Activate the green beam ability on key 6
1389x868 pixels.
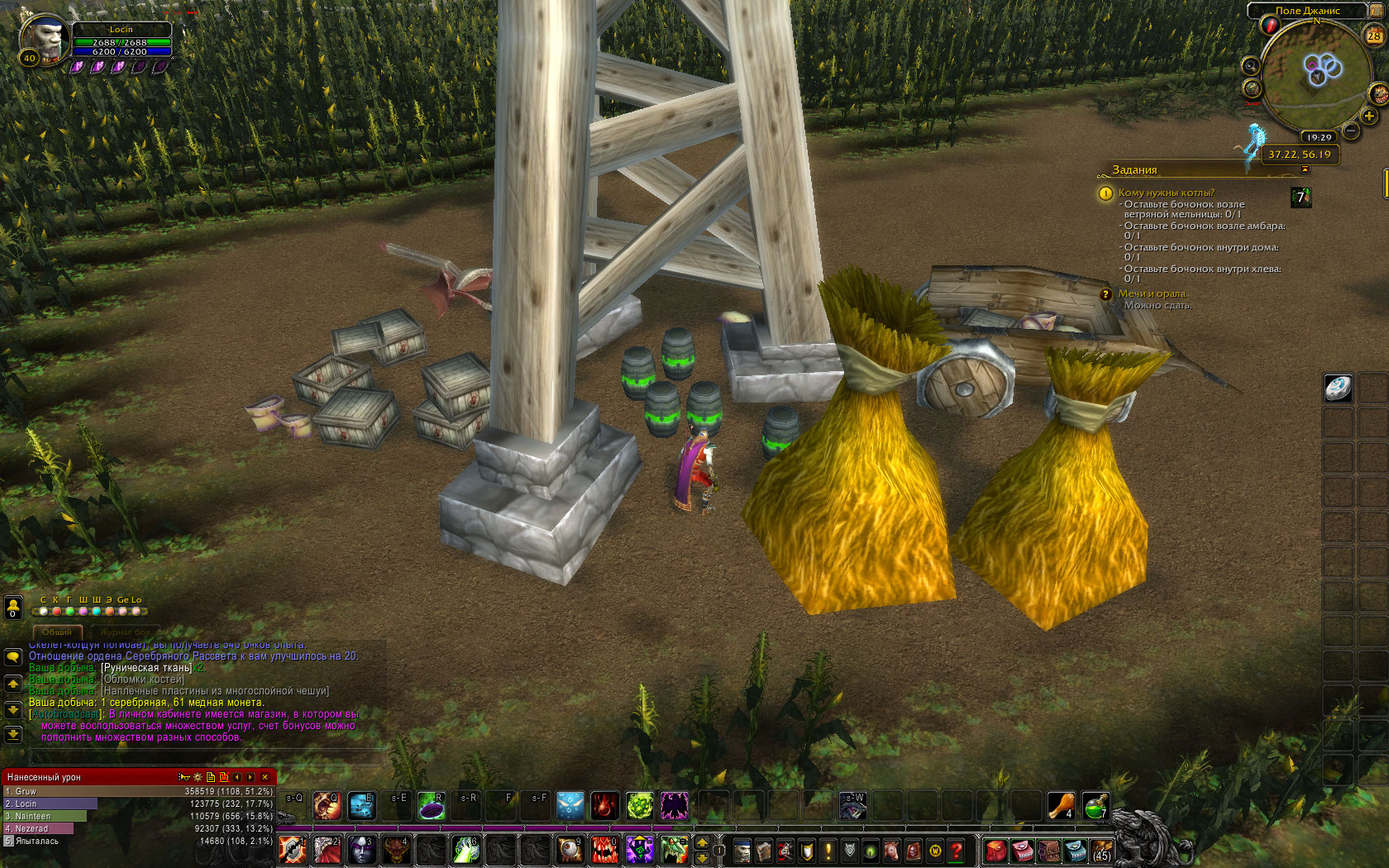[465, 850]
